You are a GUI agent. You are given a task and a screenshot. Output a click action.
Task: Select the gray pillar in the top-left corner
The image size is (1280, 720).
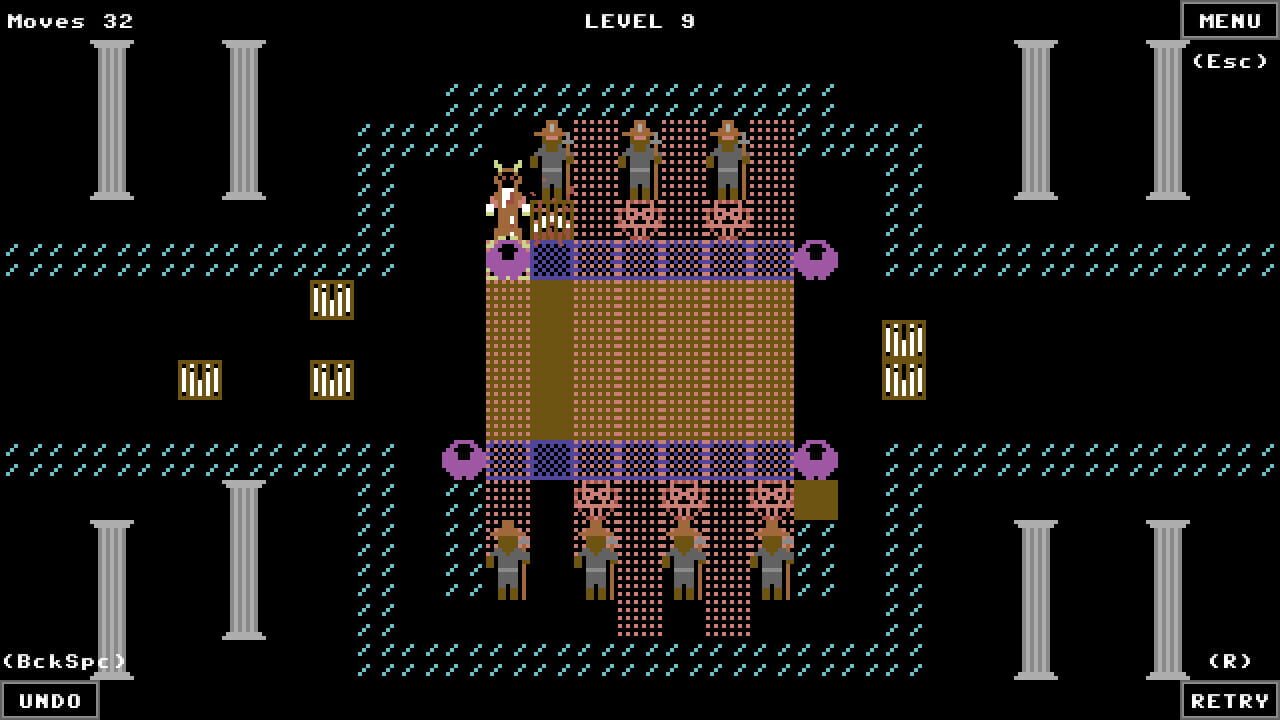[110, 120]
